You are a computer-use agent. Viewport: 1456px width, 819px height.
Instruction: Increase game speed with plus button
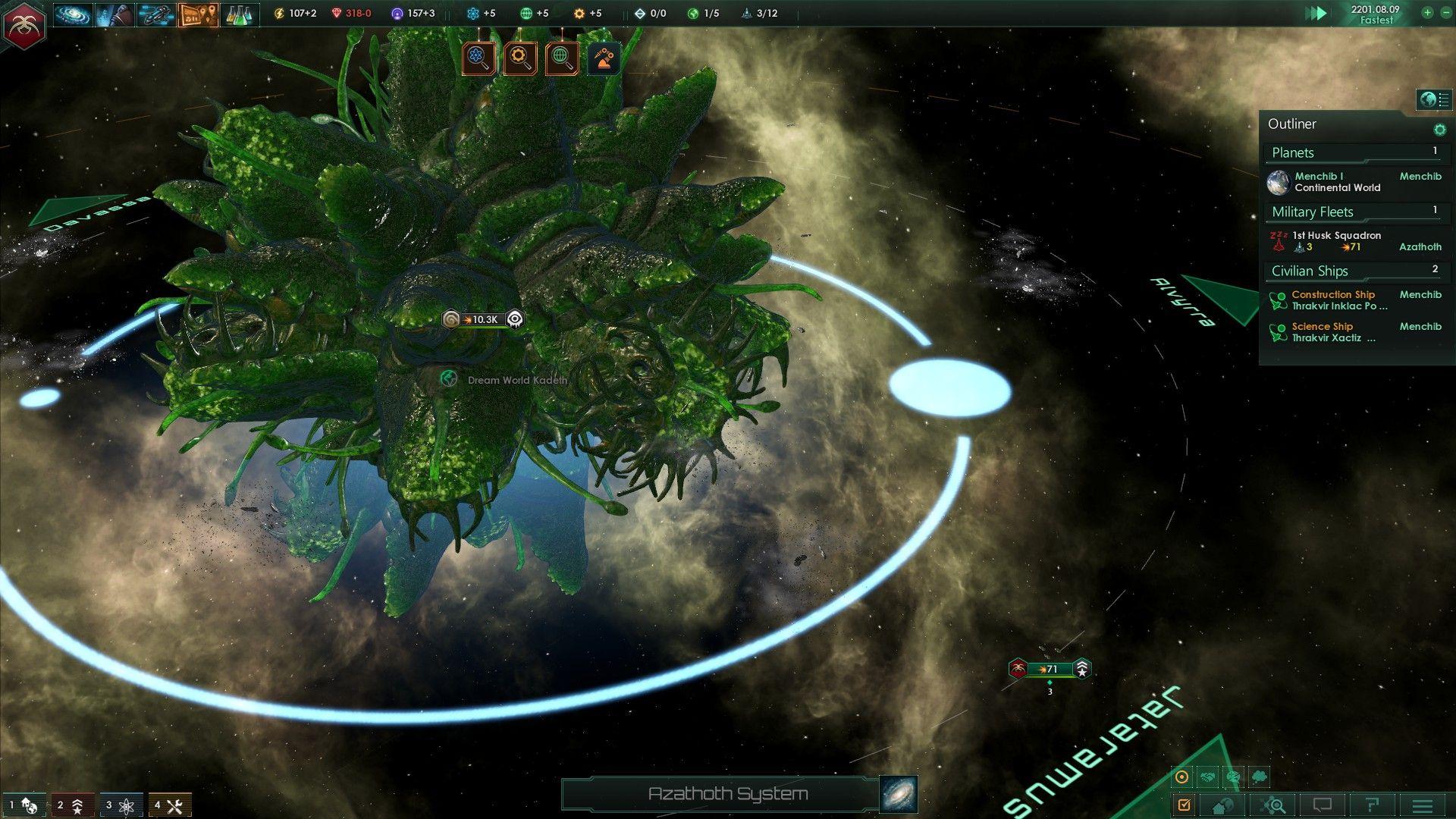[x=1427, y=13]
